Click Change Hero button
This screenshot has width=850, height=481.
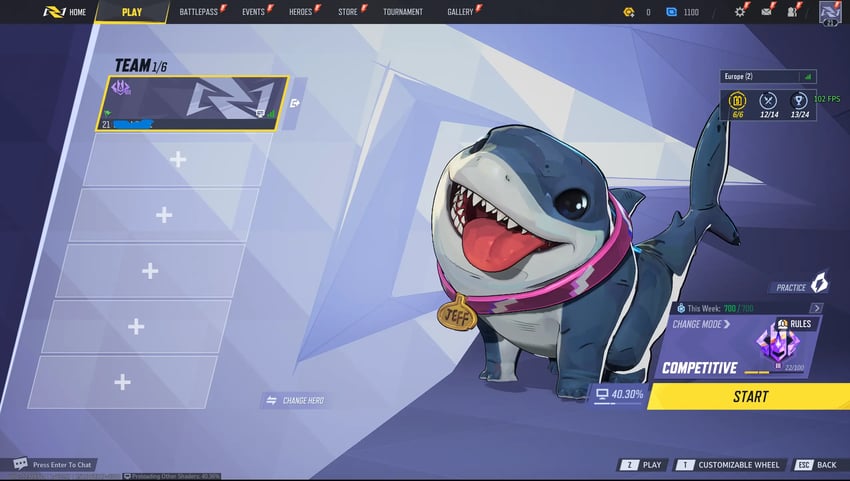(295, 400)
